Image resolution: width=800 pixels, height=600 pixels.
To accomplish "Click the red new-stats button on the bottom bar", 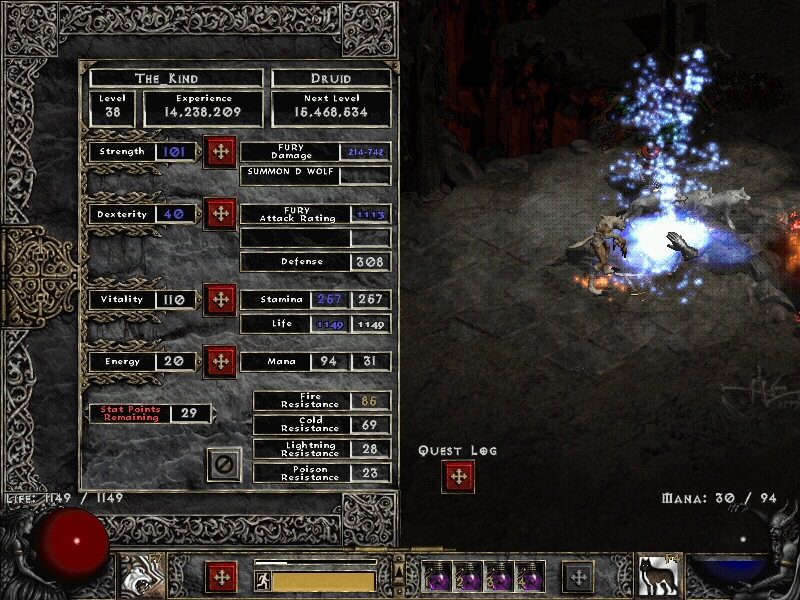I will point(221,577).
